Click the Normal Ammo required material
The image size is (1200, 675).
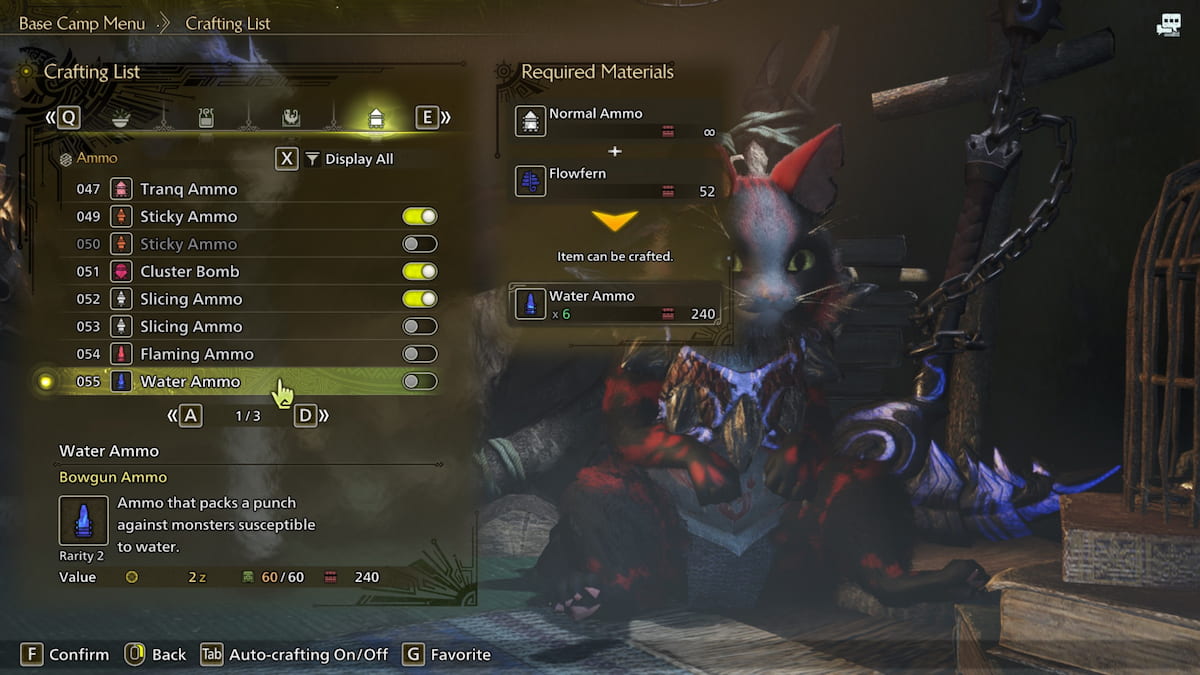[615, 122]
